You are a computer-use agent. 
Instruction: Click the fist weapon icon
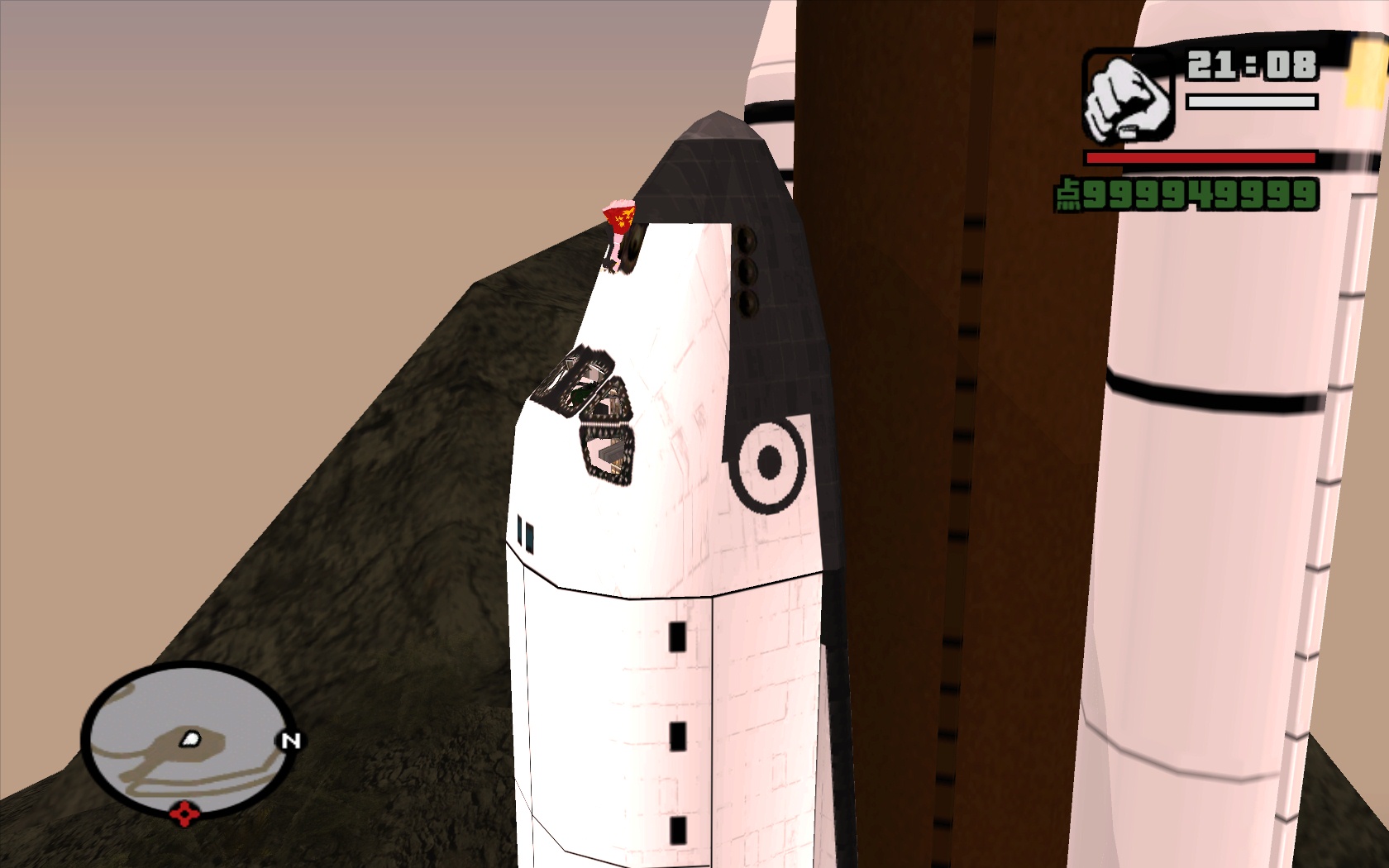(x=1128, y=98)
